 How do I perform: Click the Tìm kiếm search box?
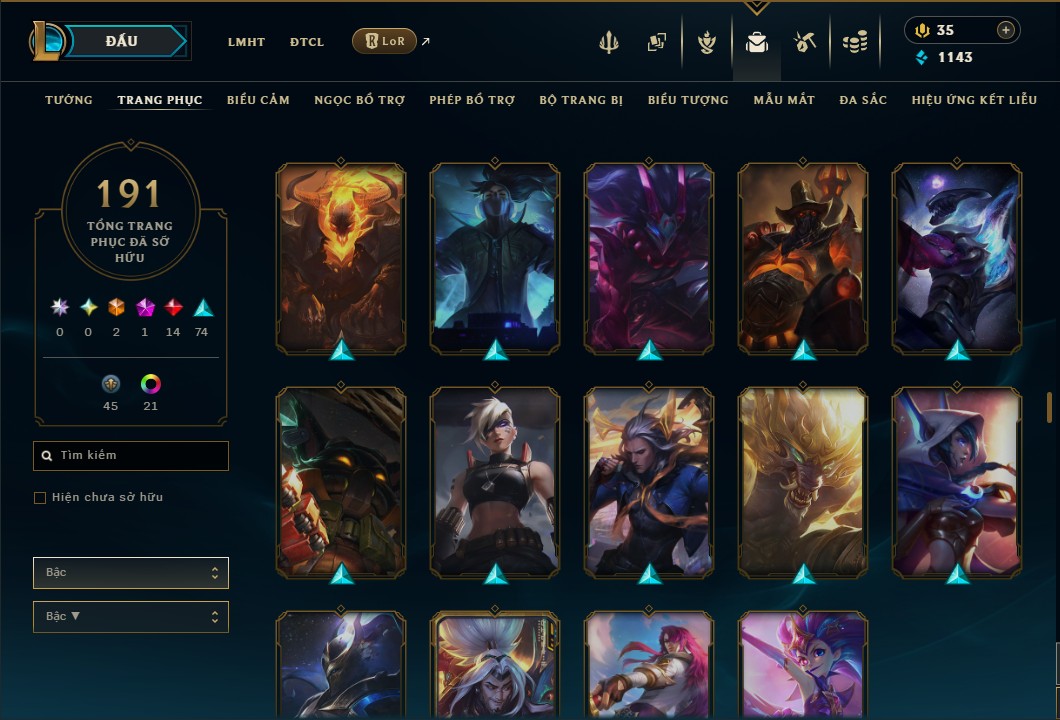click(x=131, y=456)
